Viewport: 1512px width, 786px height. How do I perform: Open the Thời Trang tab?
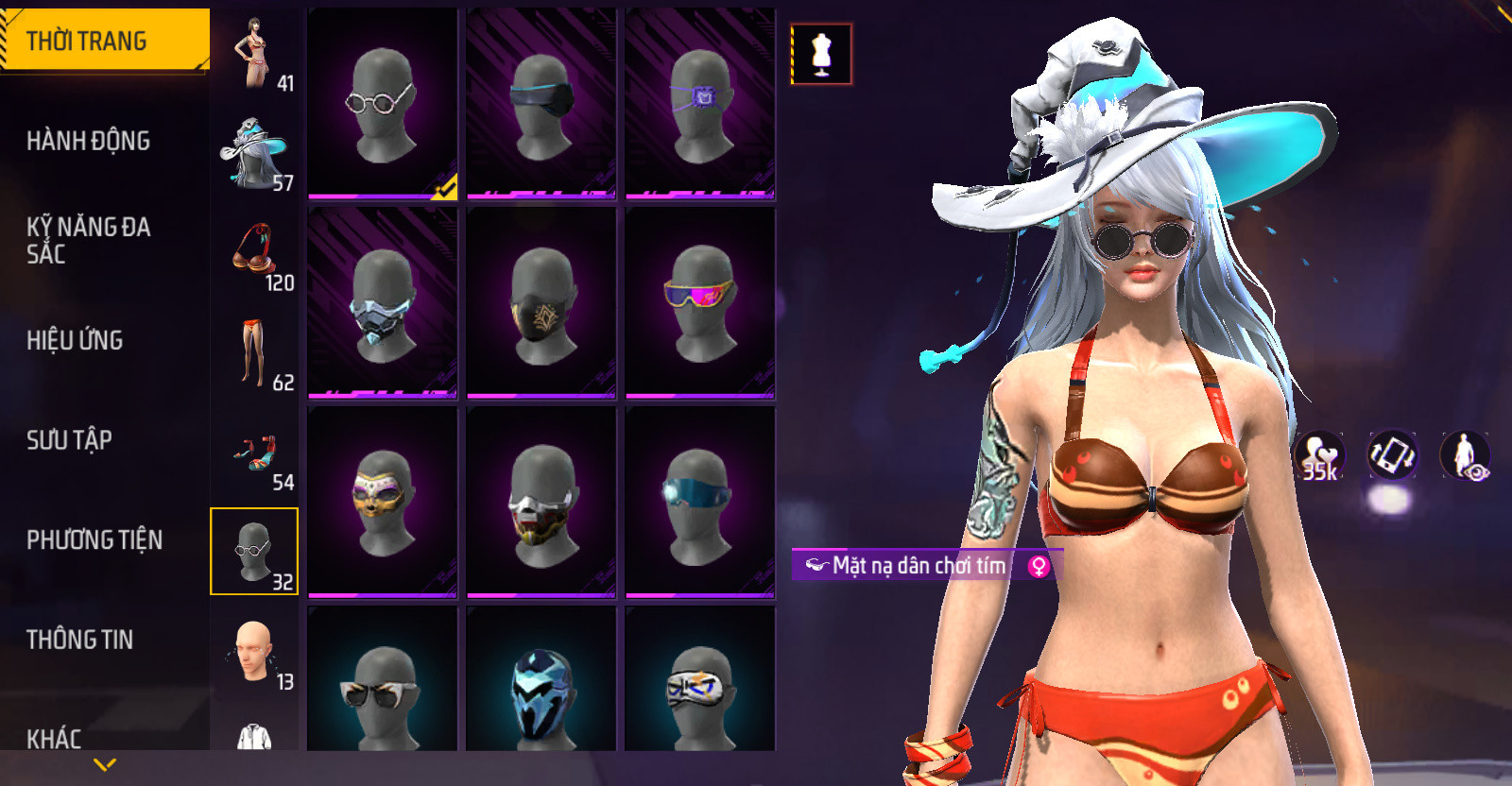104,41
